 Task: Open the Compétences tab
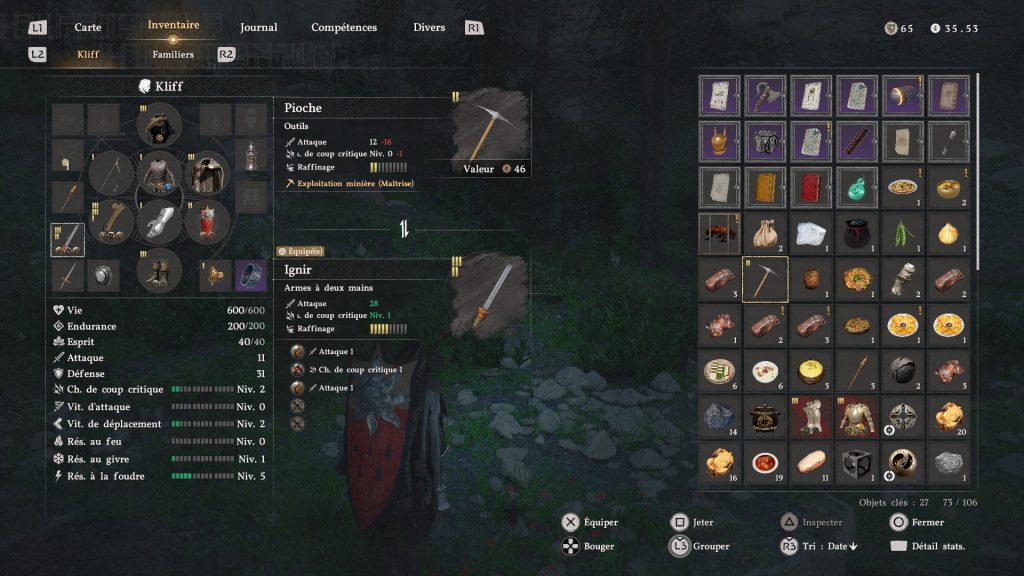click(344, 27)
